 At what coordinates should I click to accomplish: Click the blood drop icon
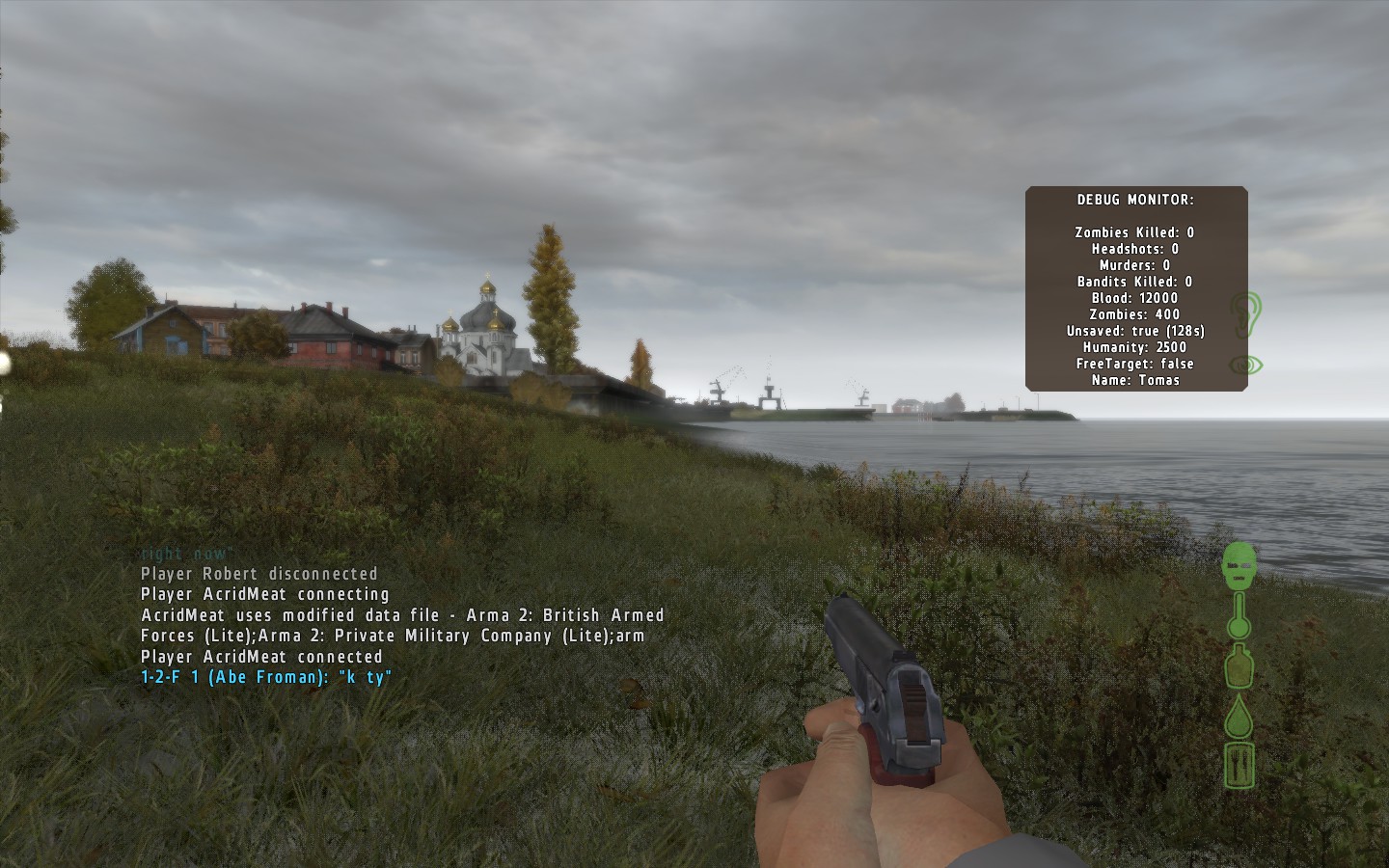(1239, 717)
